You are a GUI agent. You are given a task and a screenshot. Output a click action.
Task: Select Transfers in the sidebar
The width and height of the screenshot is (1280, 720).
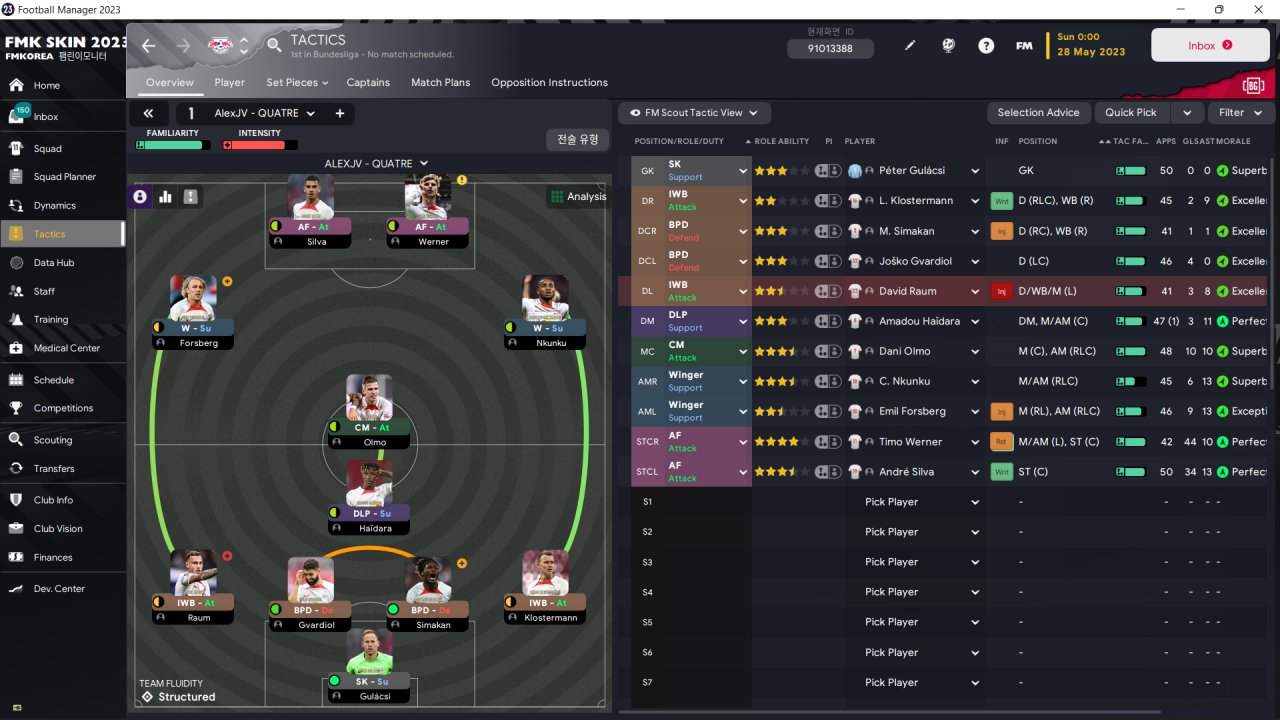(54, 468)
